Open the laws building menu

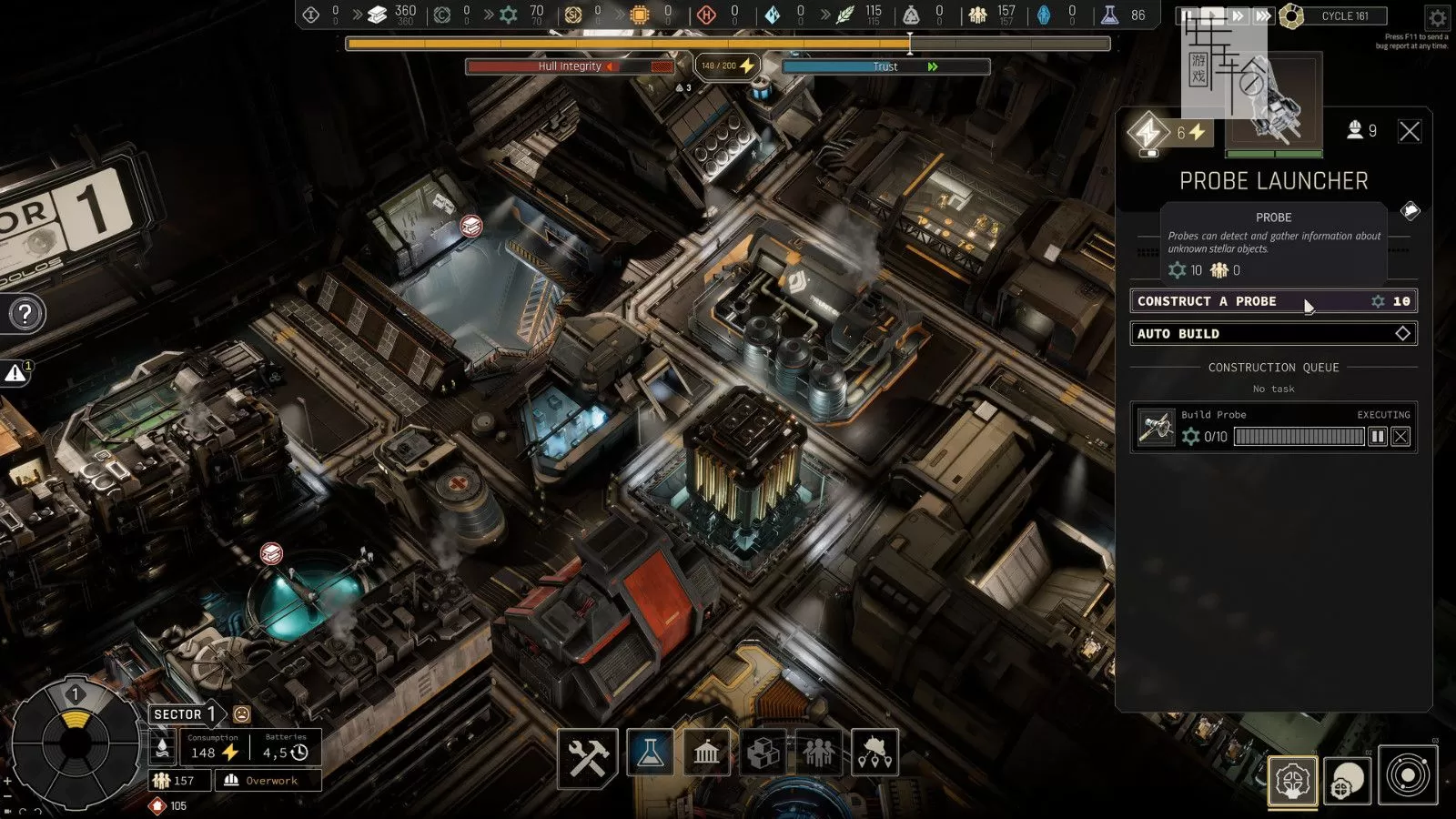click(x=706, y=753)
